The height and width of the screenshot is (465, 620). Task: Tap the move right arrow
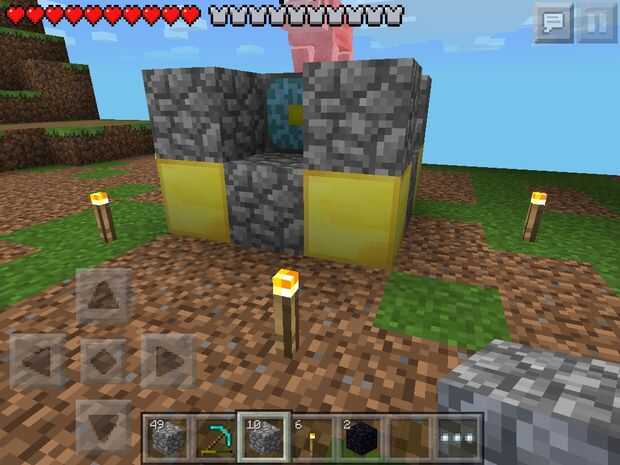tap(167, 360)
